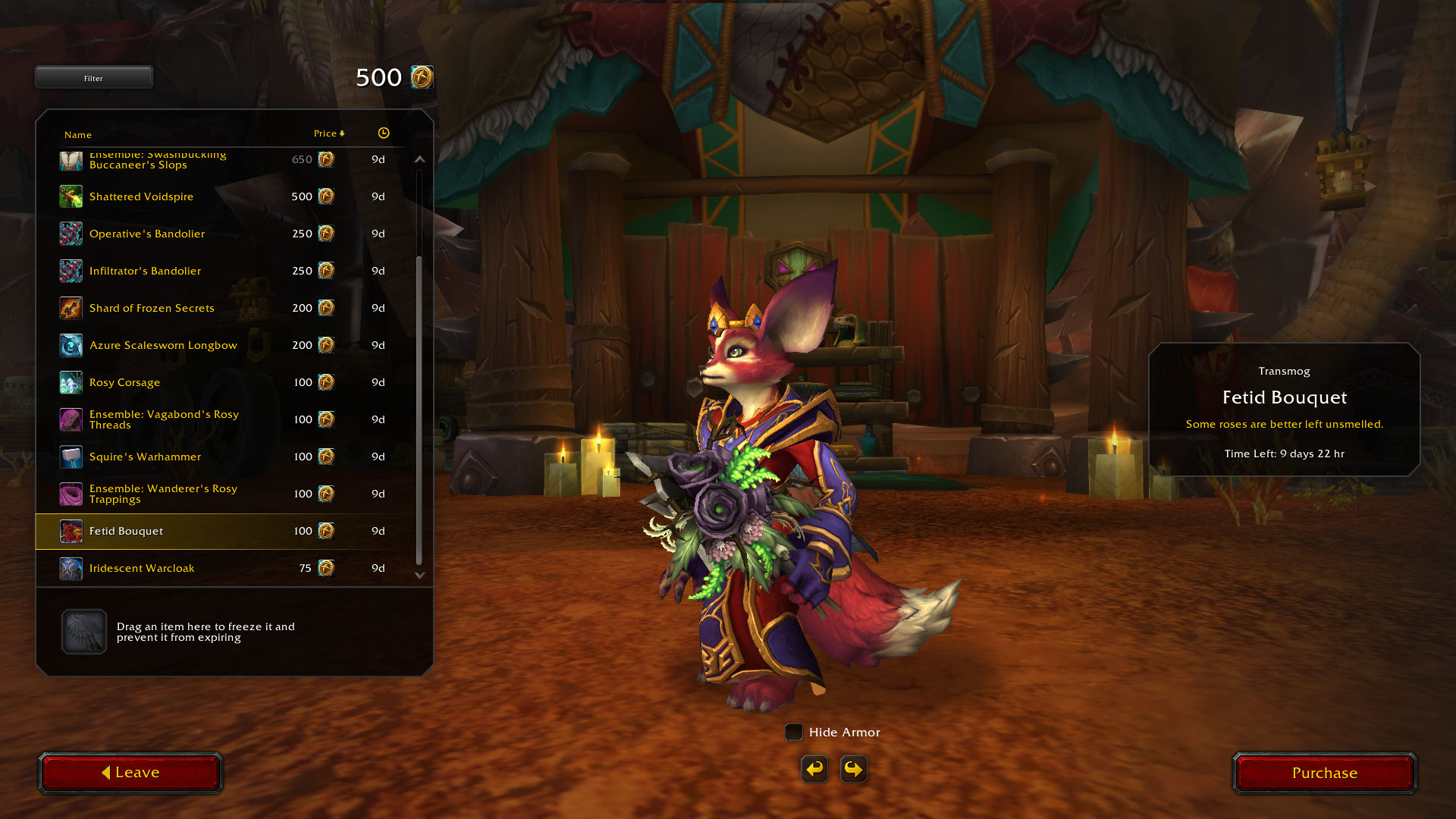Click the Fetid Bouquet row
Screen dimensions: 1456x819
[x=126, y=531]
